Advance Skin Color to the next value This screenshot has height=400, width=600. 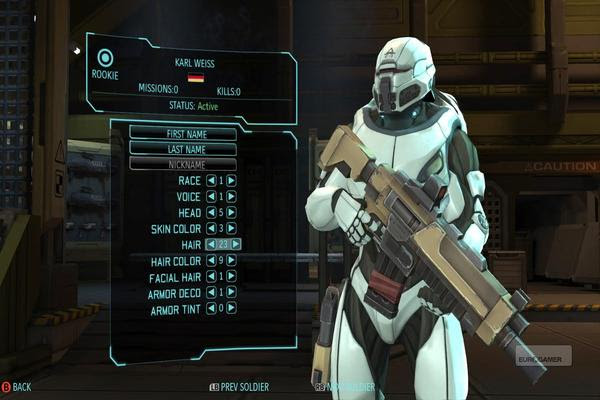(x=232, y=228)
